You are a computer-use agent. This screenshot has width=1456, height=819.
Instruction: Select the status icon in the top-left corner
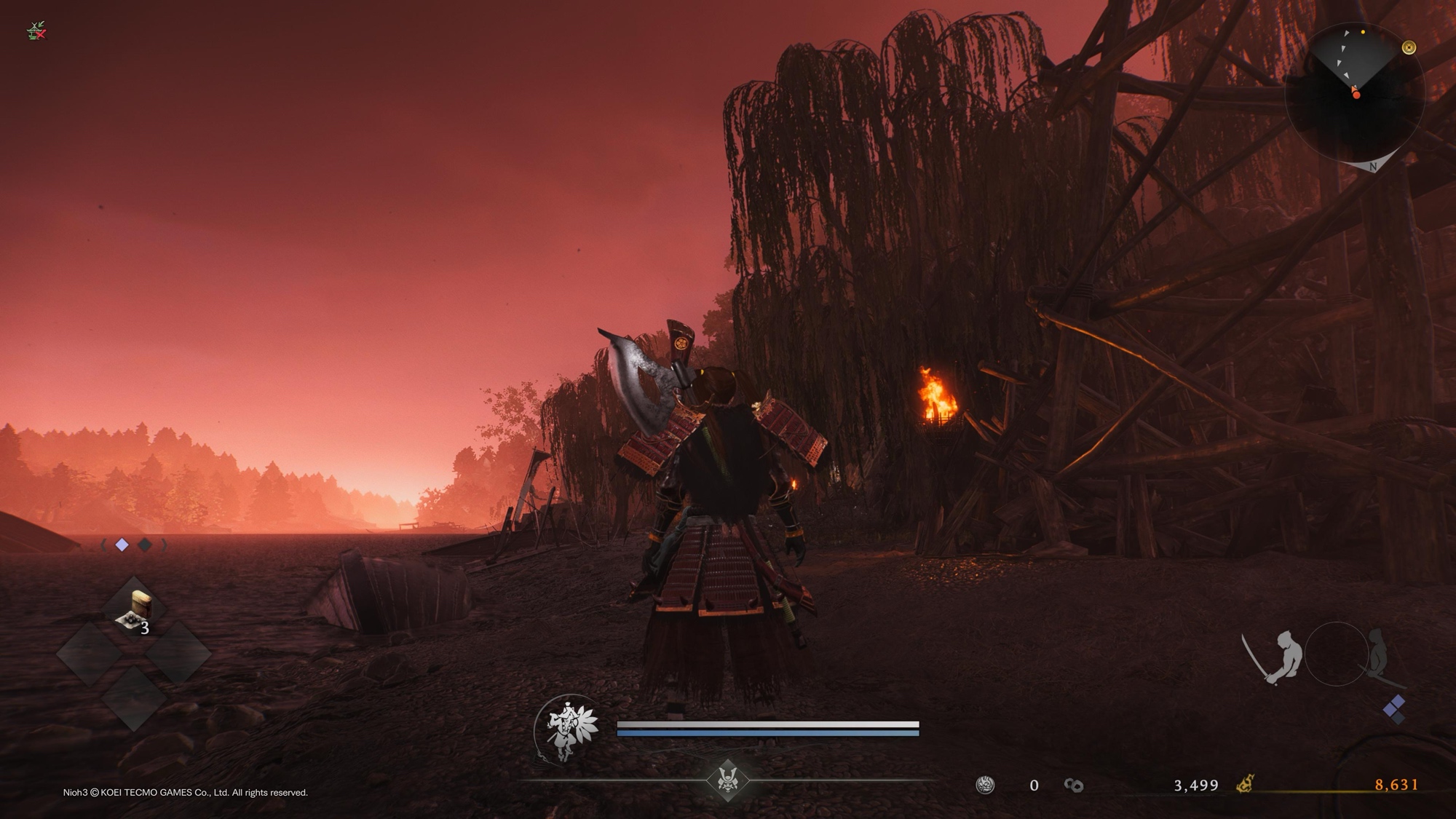(36, 31)
